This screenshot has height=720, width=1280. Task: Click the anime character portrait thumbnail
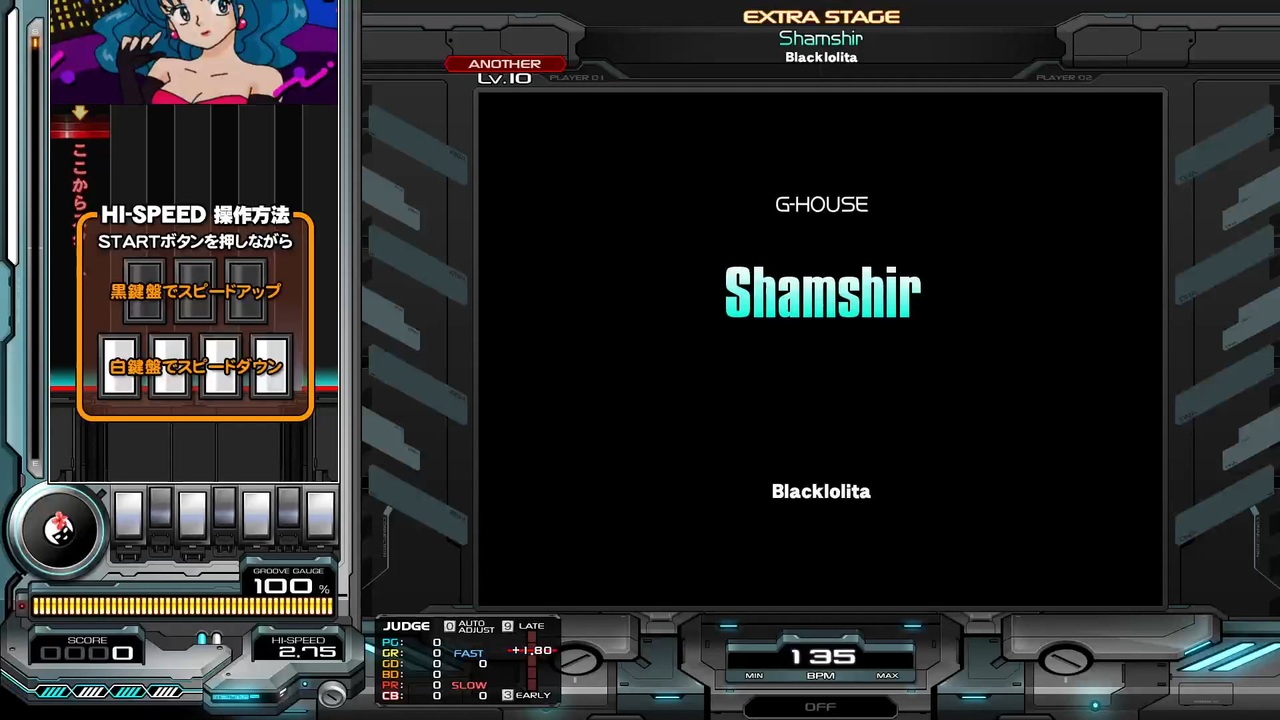pyautogui.click(x=195, y=52)
